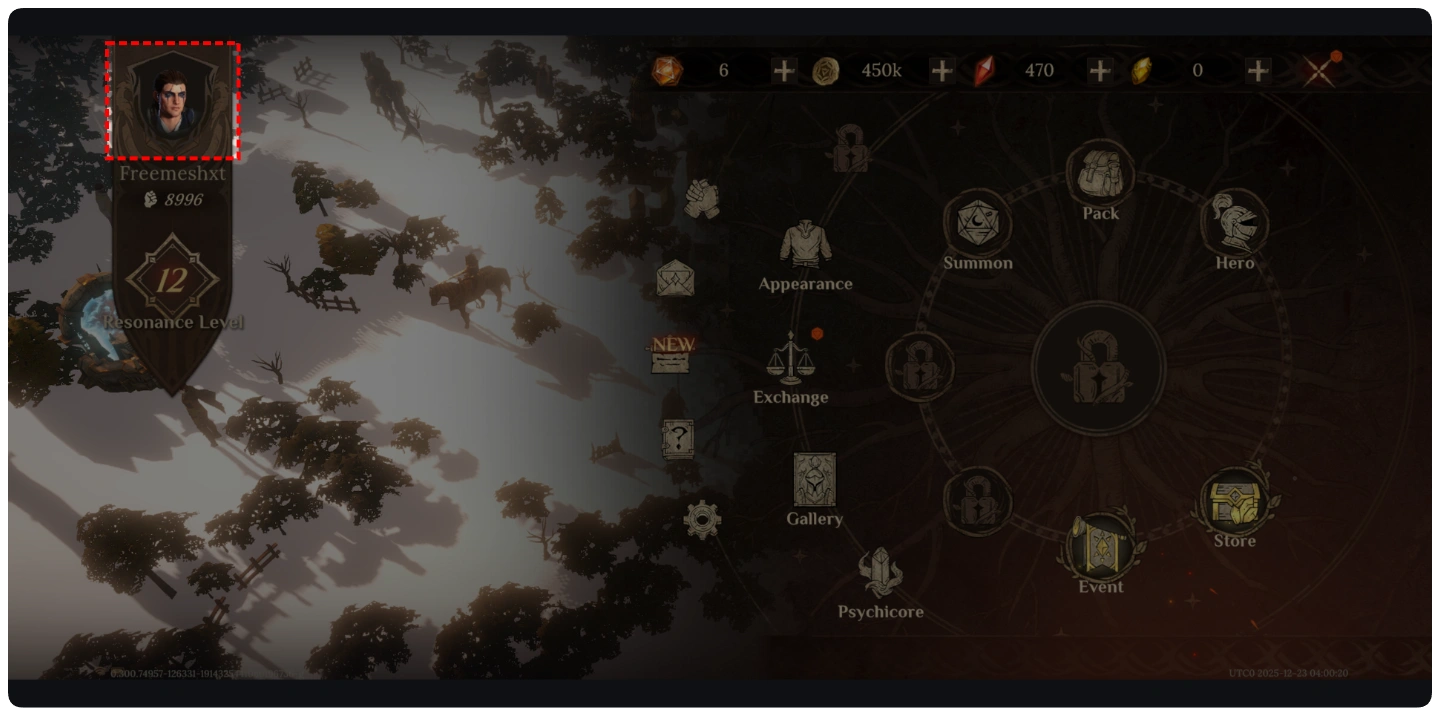Image resolution: width=1440 pixels, height=716 pixels.
Task: Add more orange gem currency
Action: (x=784, y=71)
